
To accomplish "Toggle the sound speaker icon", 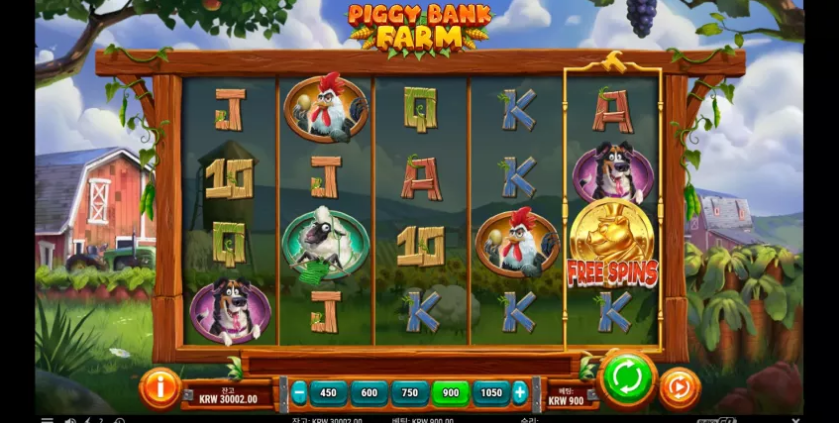I will pos(71,420).
